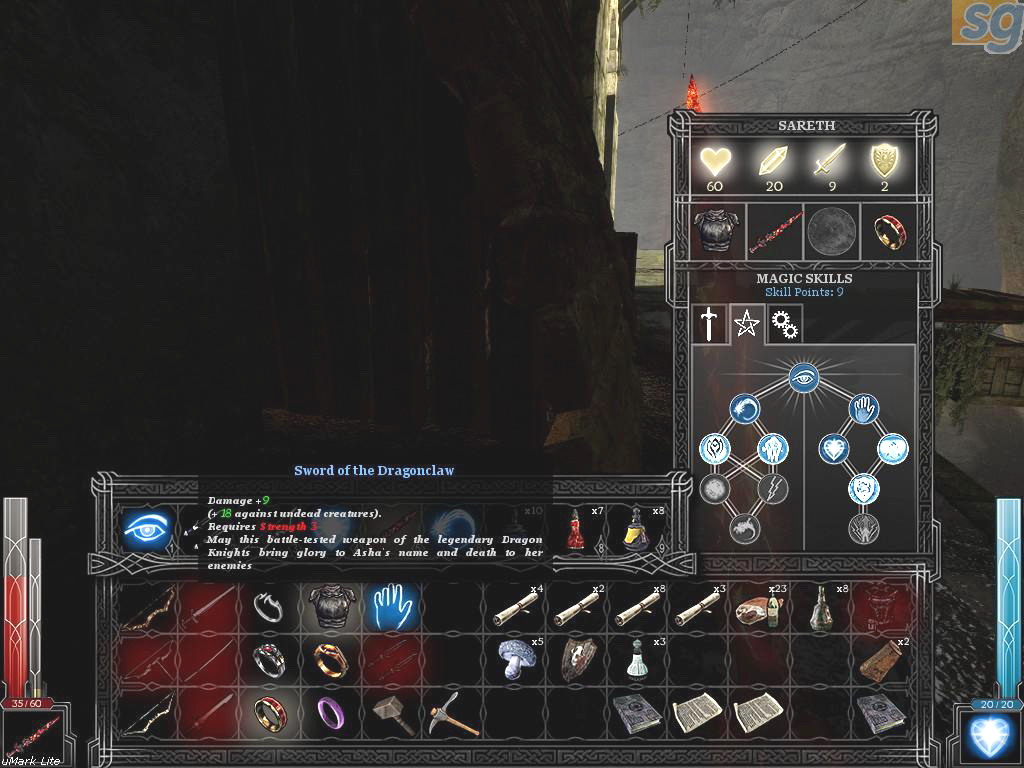This screenshot has height=768, width=1024.
Task: Switch to the sword combat skills tab
Action: coord(709,323)
